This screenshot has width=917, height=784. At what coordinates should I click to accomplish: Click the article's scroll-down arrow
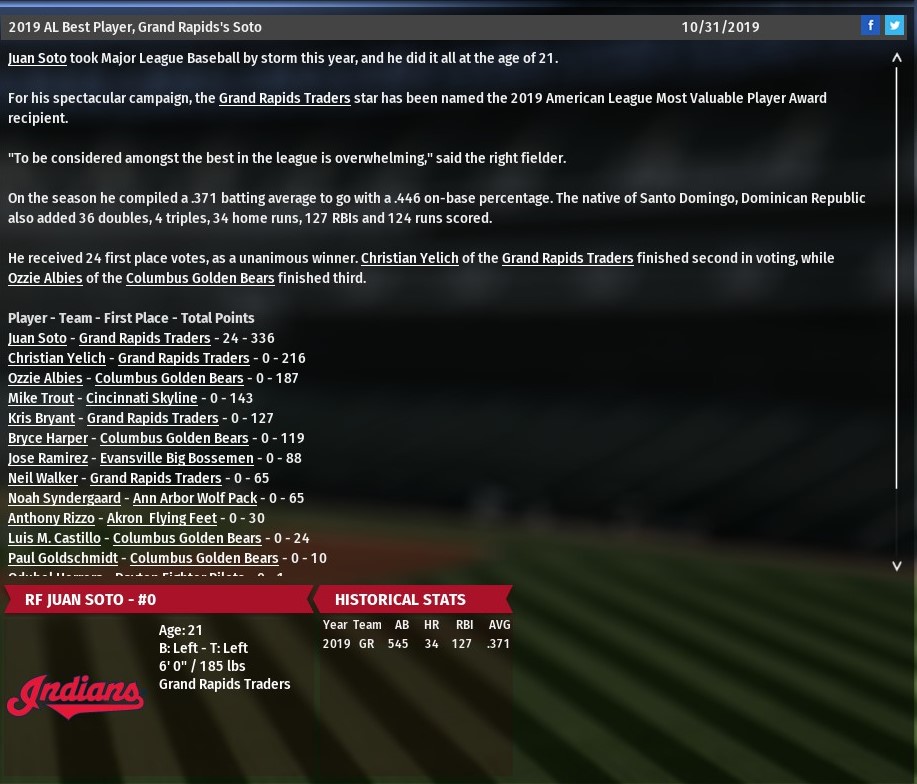[x=897, y=566]
